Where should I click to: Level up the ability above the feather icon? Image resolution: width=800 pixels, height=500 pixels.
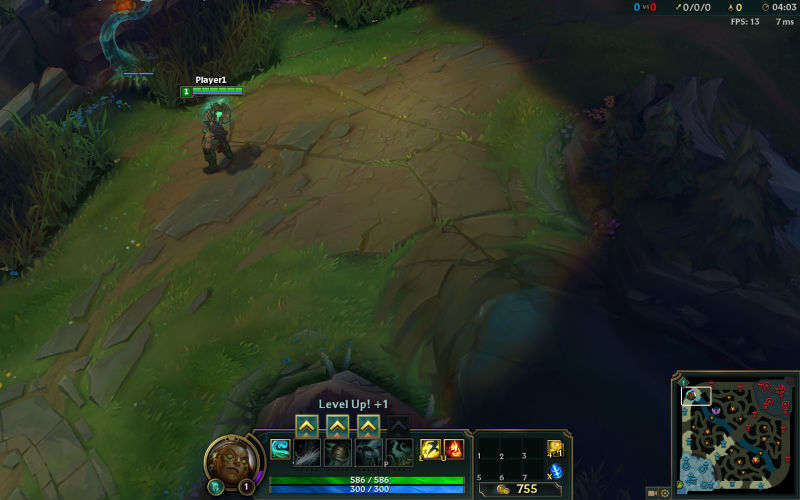click(x=307, y=426)
